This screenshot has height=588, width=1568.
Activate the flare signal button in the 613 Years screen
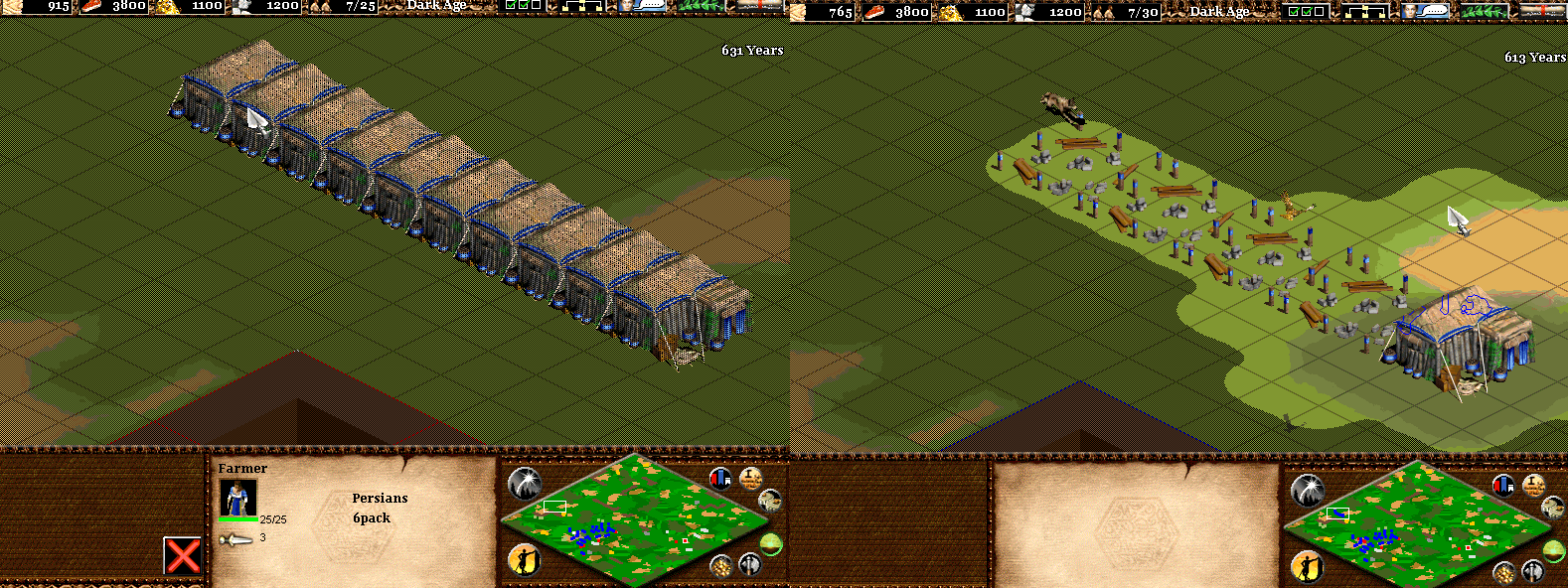point(1307,490)
